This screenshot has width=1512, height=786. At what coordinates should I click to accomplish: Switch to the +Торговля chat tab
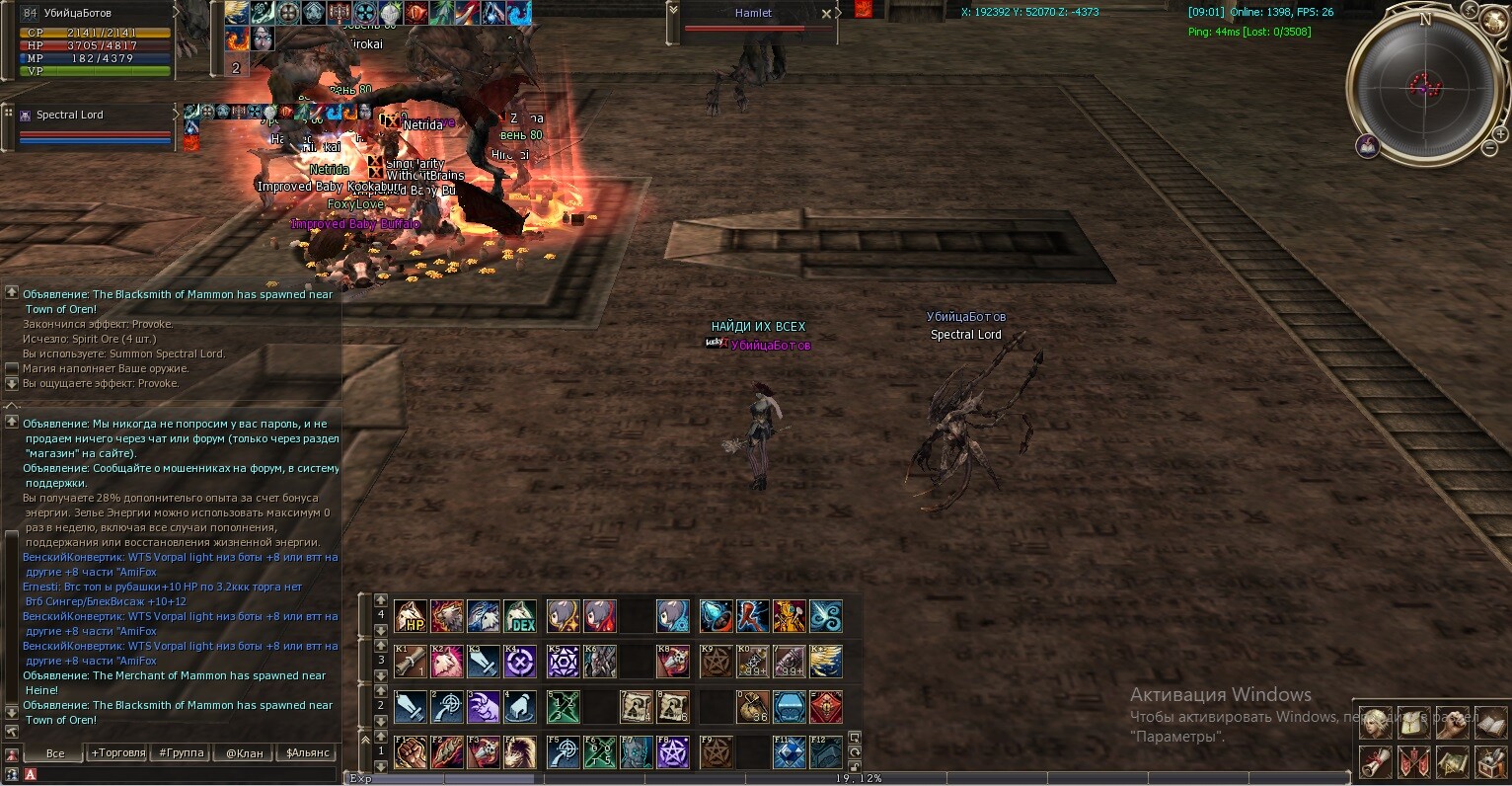(x=117, y=752)
